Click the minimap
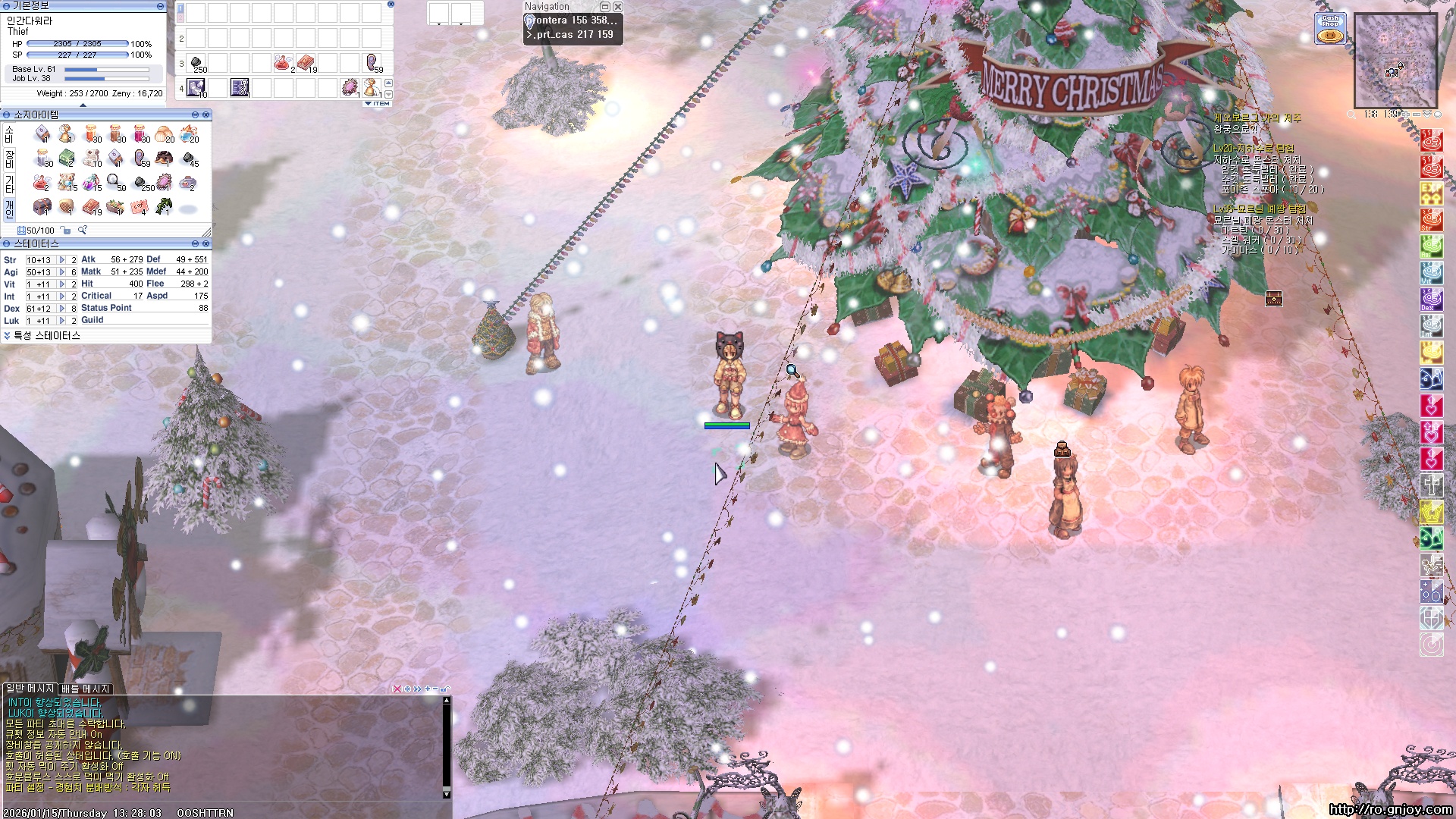 click(x=1395, y=61)
